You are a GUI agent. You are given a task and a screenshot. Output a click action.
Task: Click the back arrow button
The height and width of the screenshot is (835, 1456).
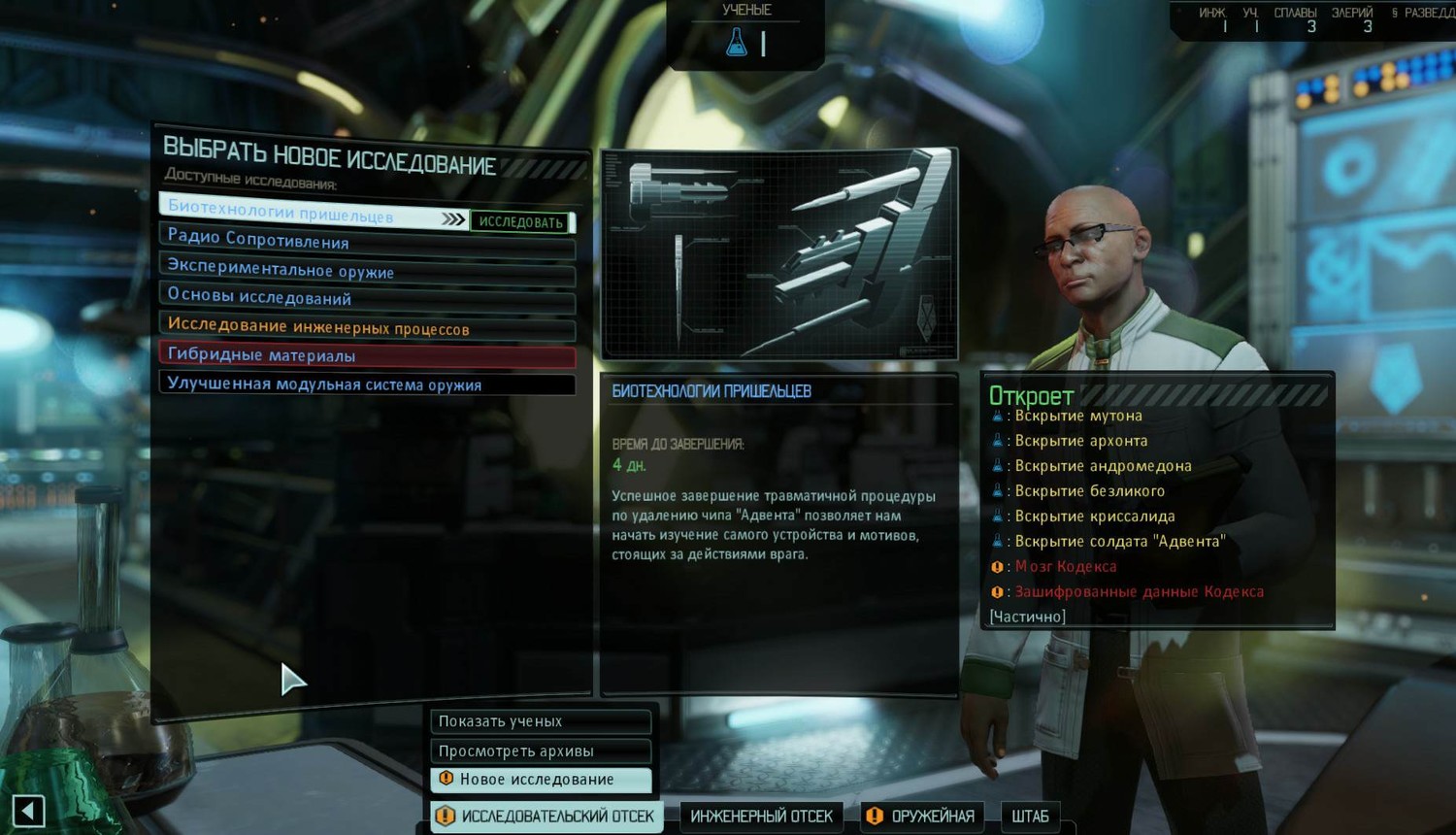tap(29, 811)
